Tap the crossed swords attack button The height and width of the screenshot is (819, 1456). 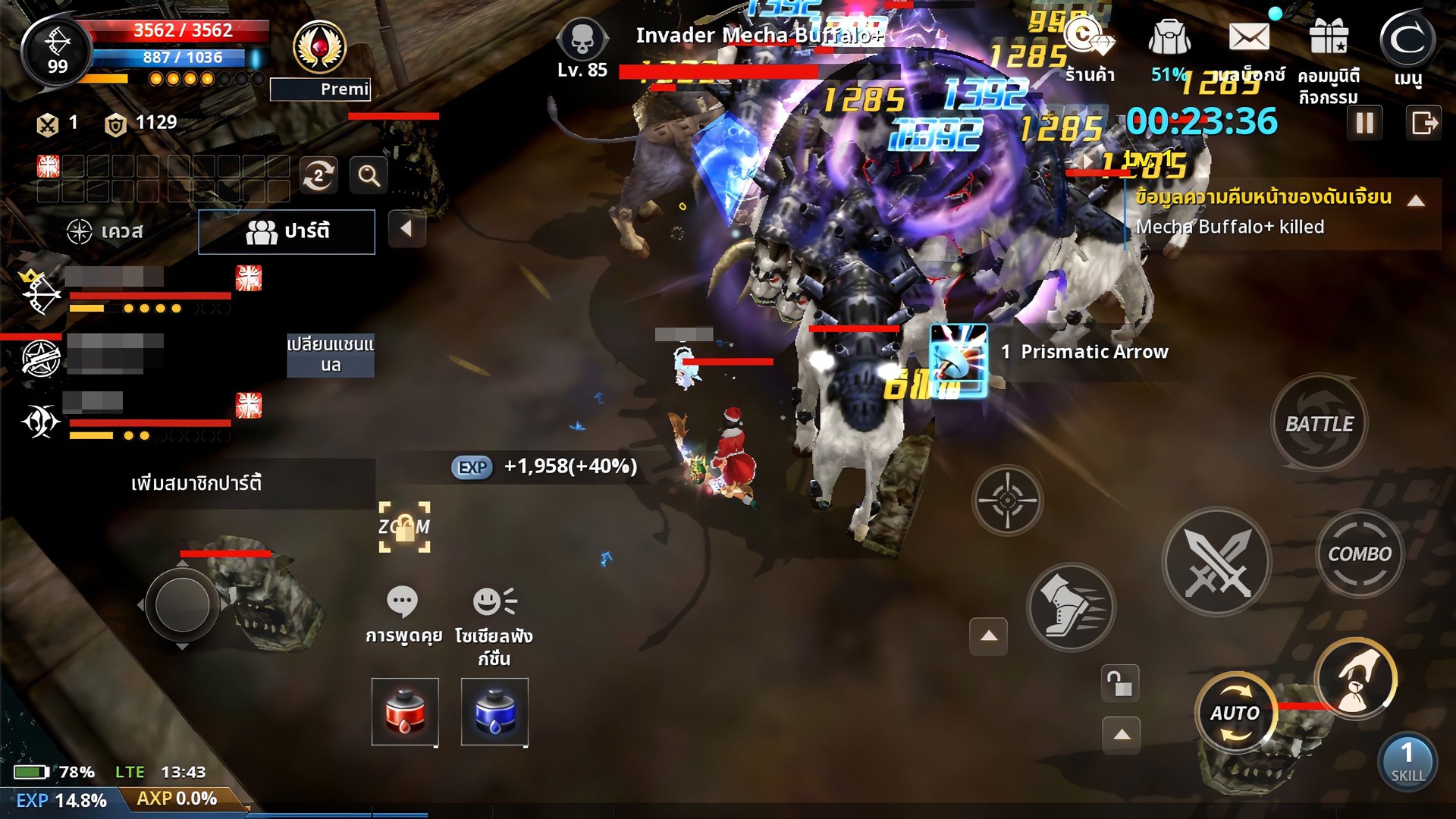[1217, 562]
